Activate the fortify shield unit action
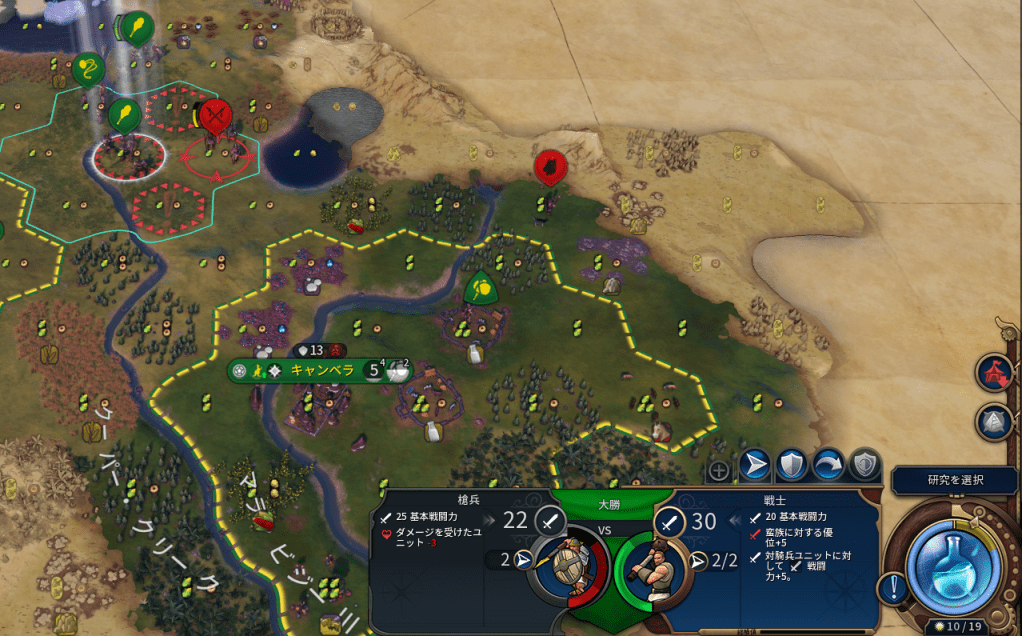 (791, 465)
